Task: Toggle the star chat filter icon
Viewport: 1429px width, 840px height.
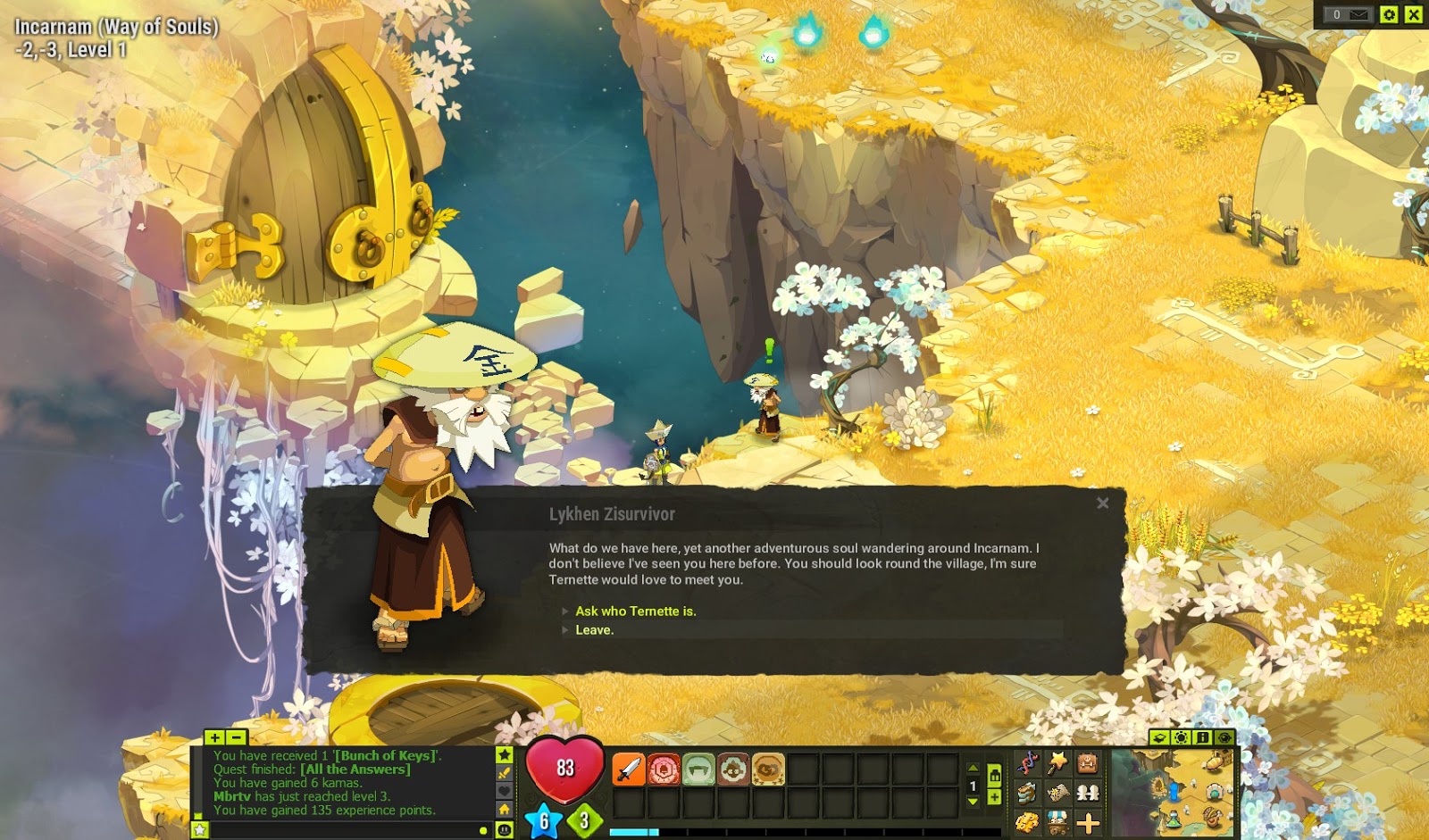Action: [x=504, y=755]
